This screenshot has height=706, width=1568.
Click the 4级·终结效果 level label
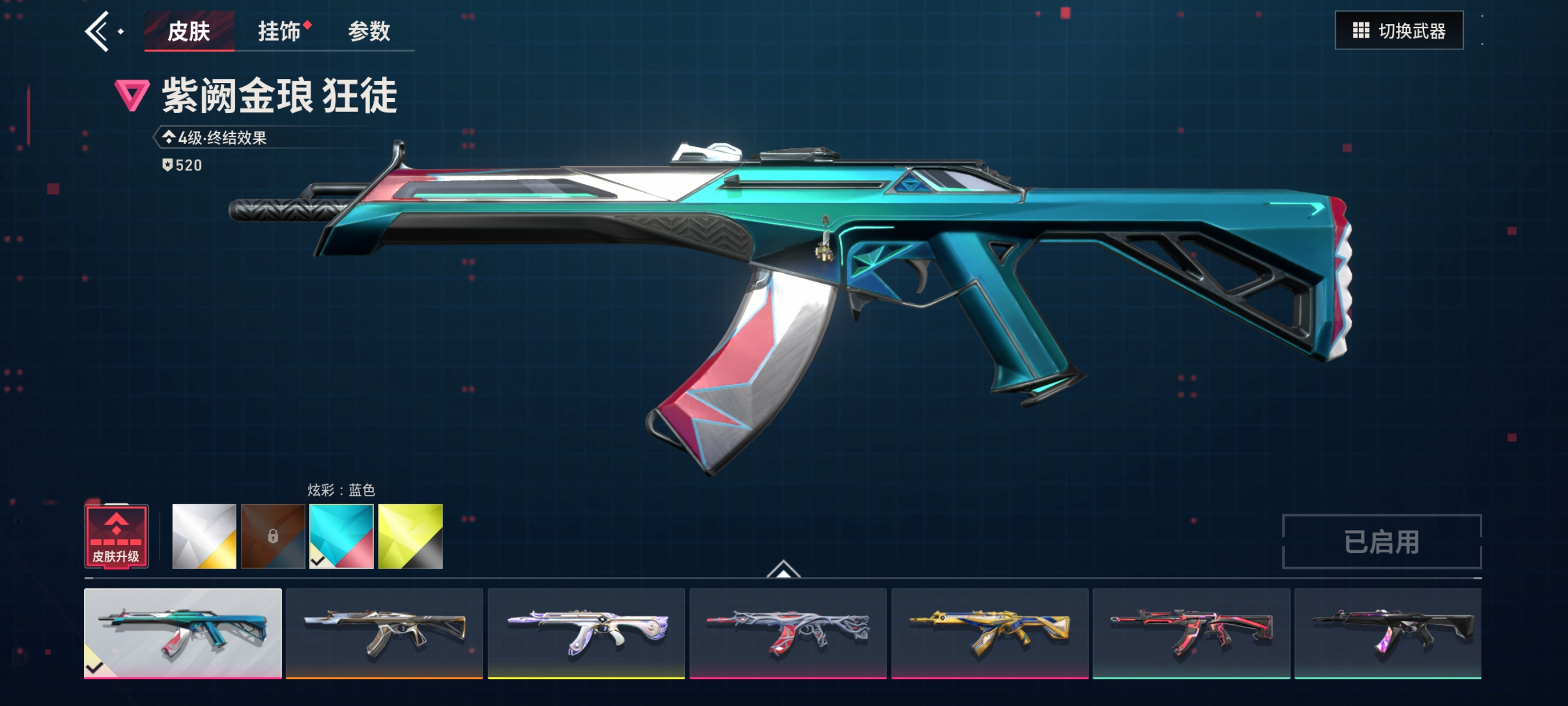coord(222,138)
